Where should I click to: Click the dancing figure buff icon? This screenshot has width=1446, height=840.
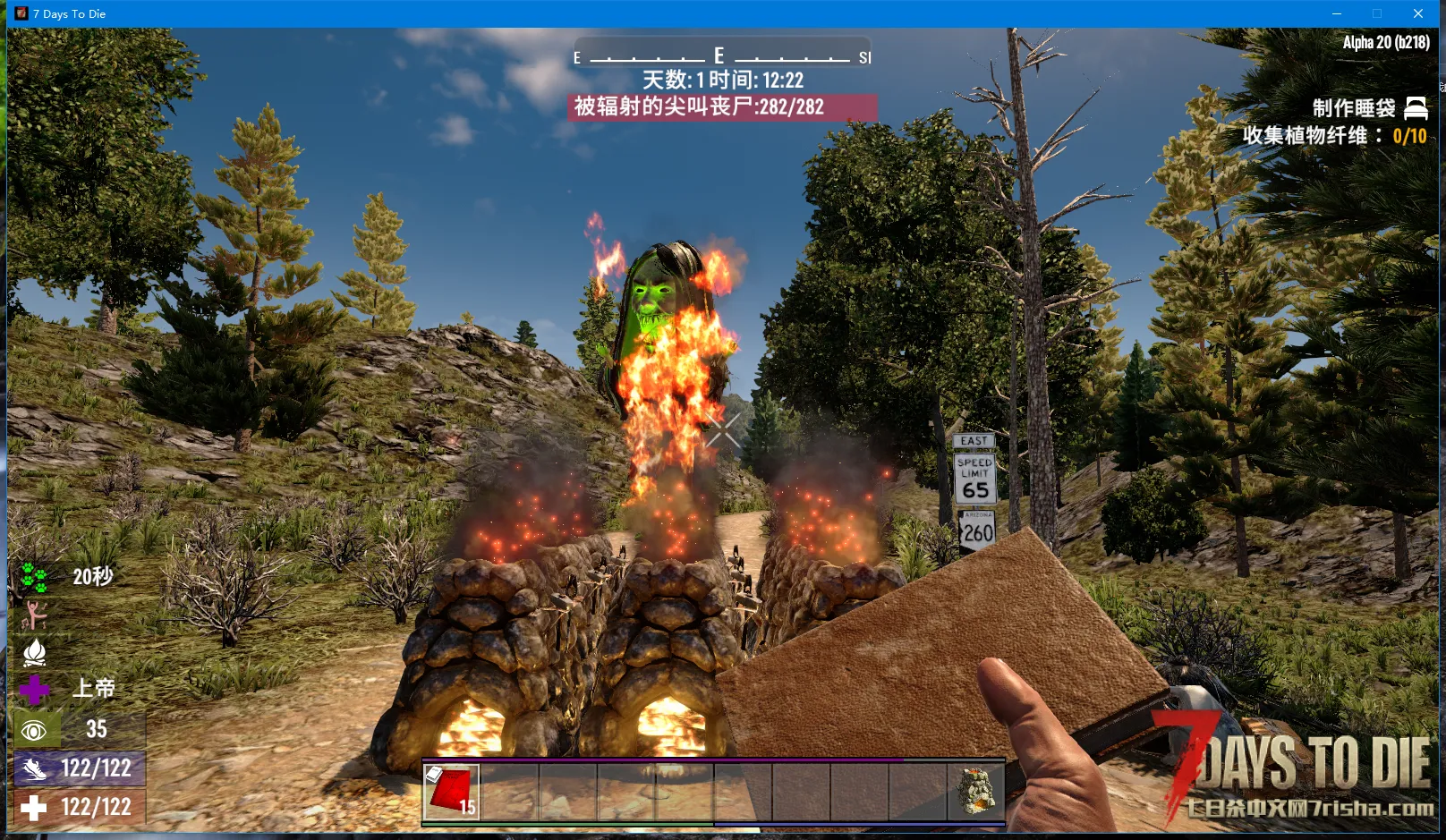(34, 615)
